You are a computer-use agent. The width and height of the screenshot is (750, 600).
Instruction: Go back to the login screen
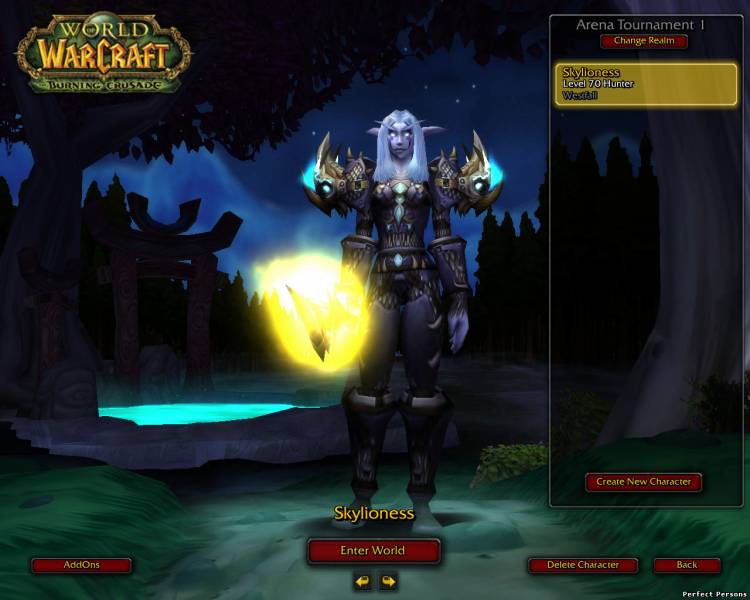tap(687, 565)
